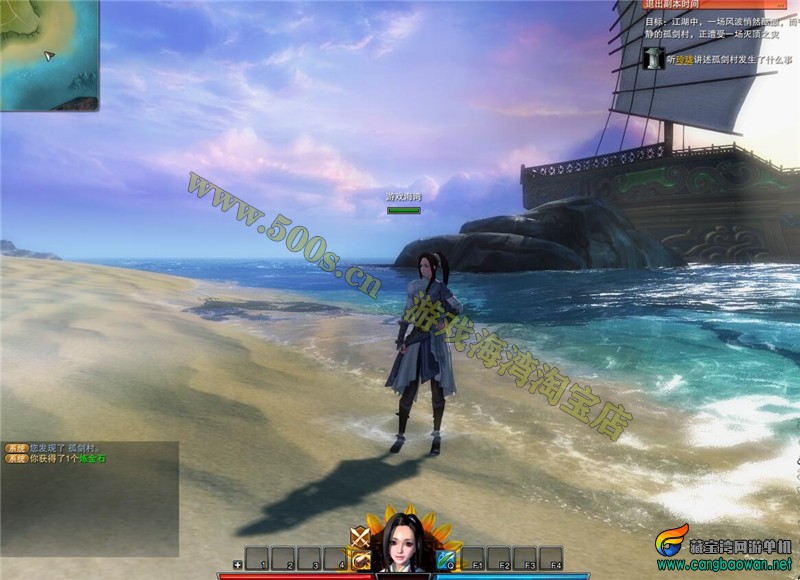The height and width of the screenshot is (580, 800).
Task: Select hotbar slot labeled F1
Action: point(474,557)
